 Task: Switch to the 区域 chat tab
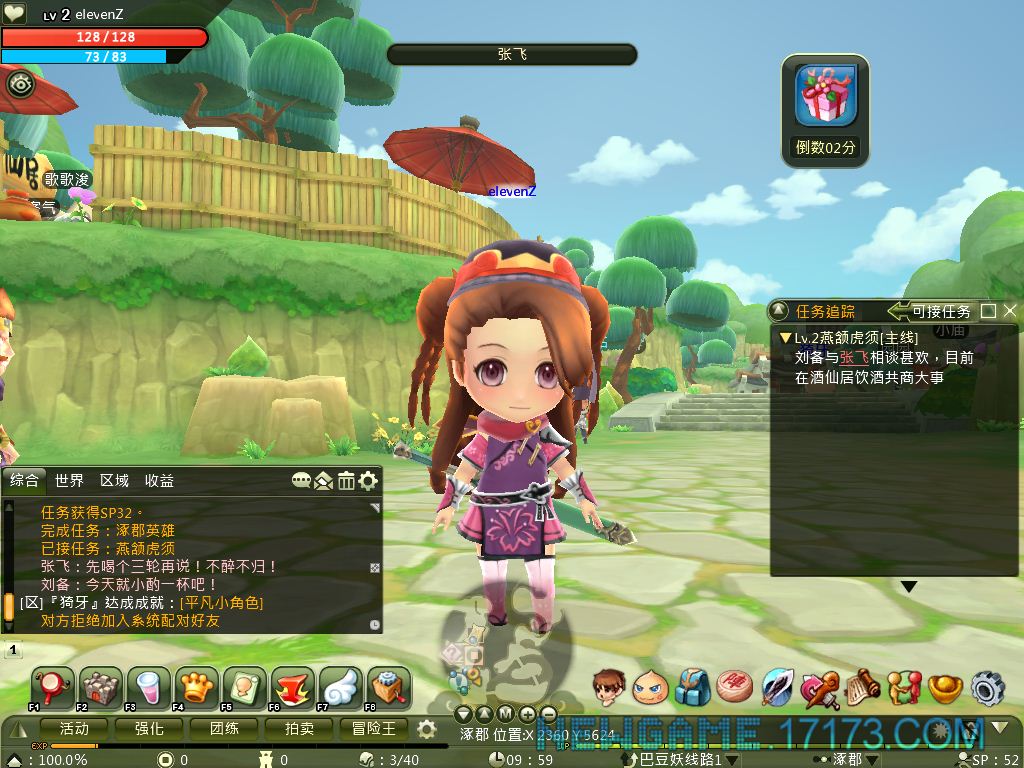[115, 481]
